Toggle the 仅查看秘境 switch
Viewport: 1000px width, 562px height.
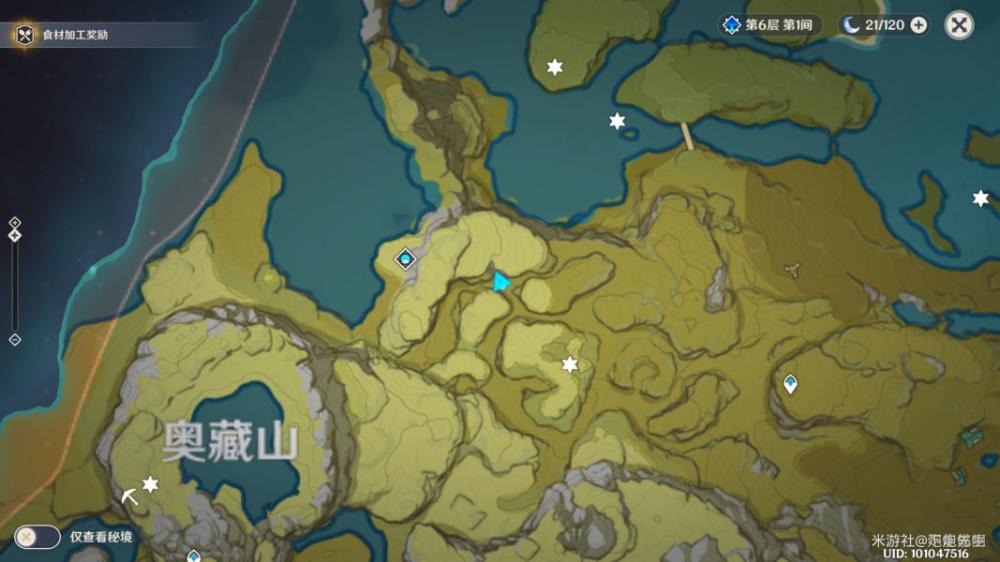[x=36, y=537]
